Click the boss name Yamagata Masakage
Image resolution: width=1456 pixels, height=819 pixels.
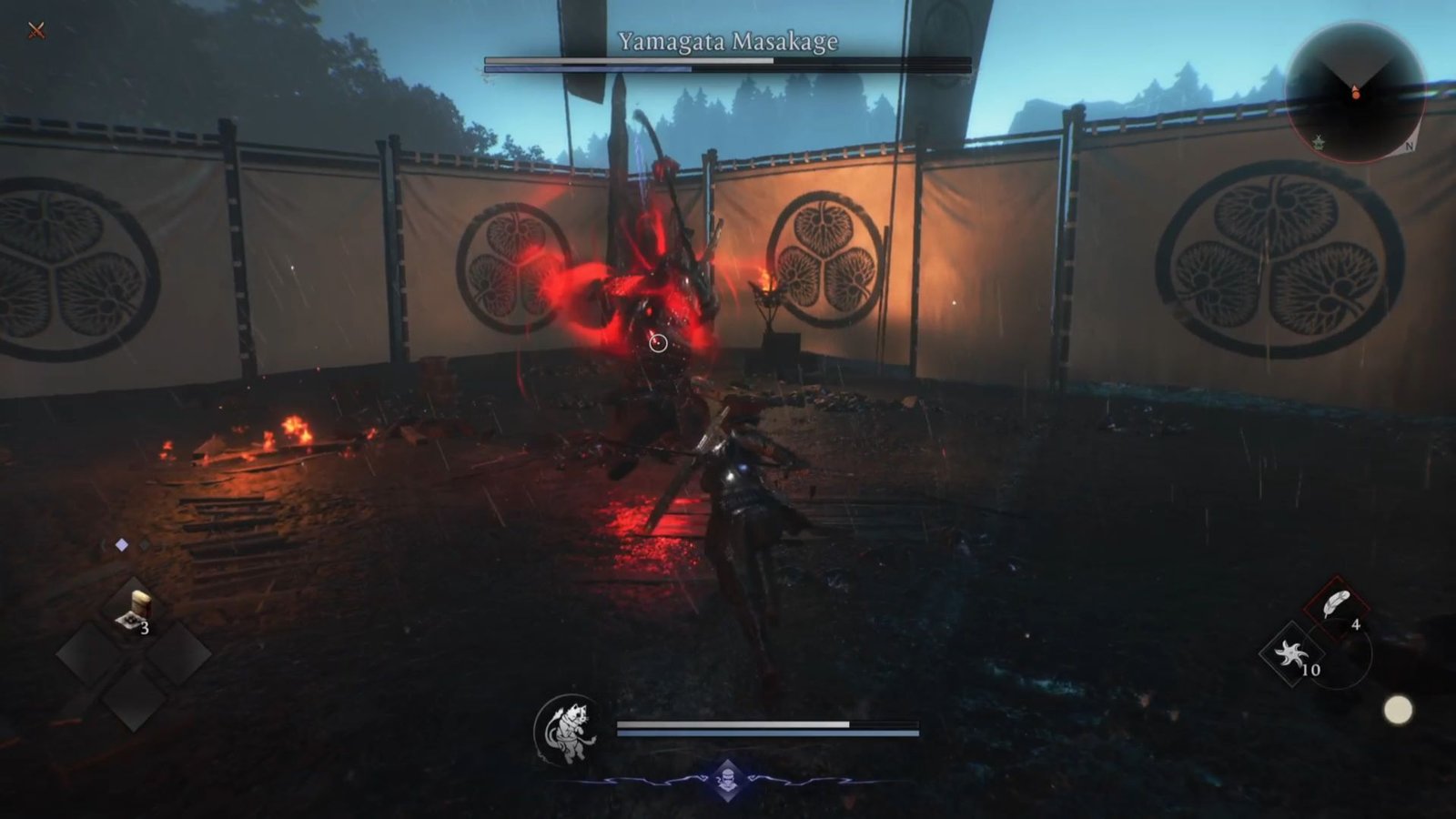point(728,41)
